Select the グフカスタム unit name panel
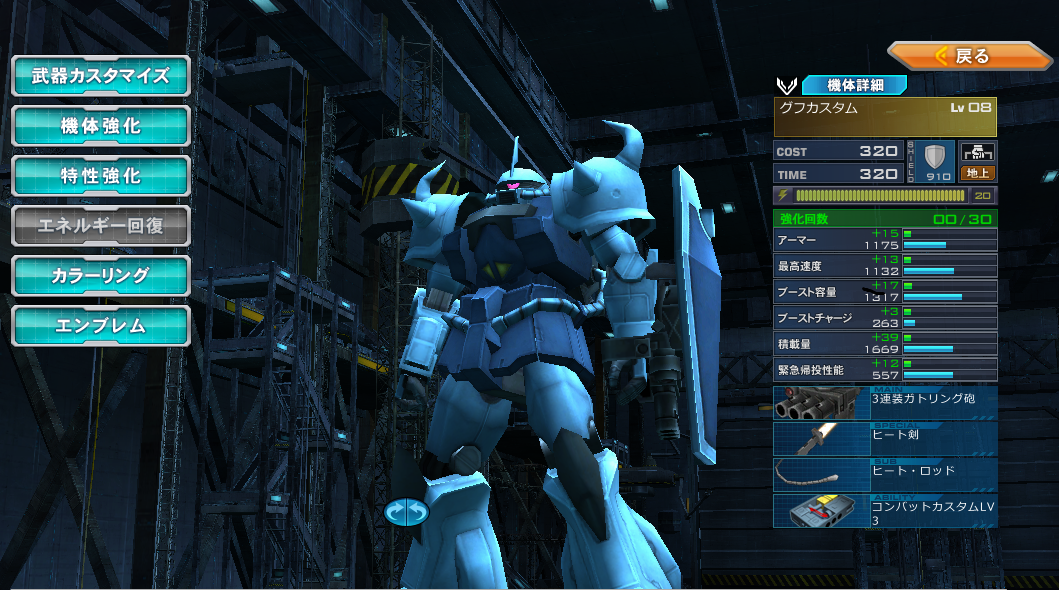The image size is (1059, 590). [885, 116]
